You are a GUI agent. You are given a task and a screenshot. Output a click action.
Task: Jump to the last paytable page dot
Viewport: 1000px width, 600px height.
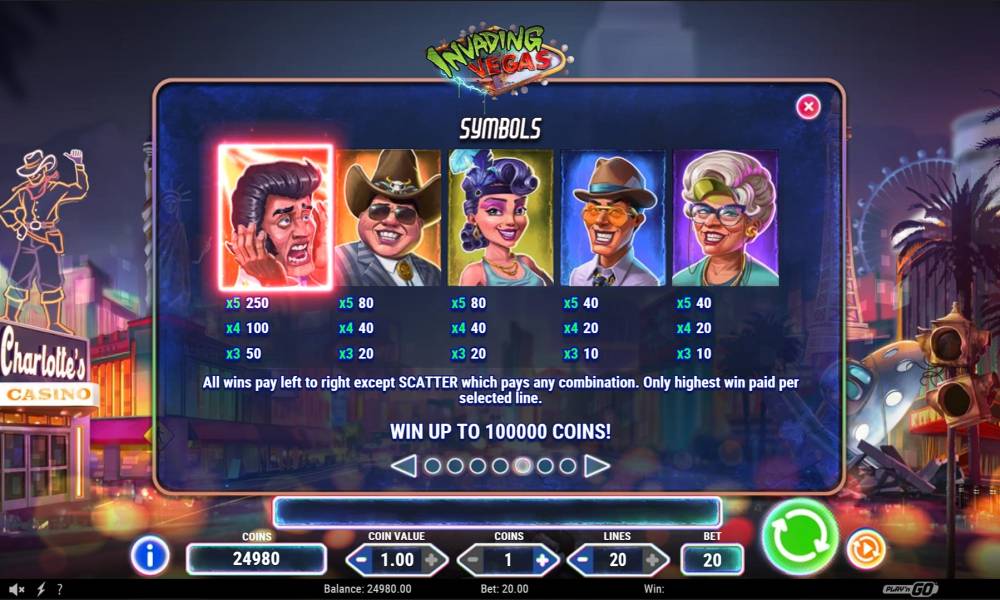[568, 465]
